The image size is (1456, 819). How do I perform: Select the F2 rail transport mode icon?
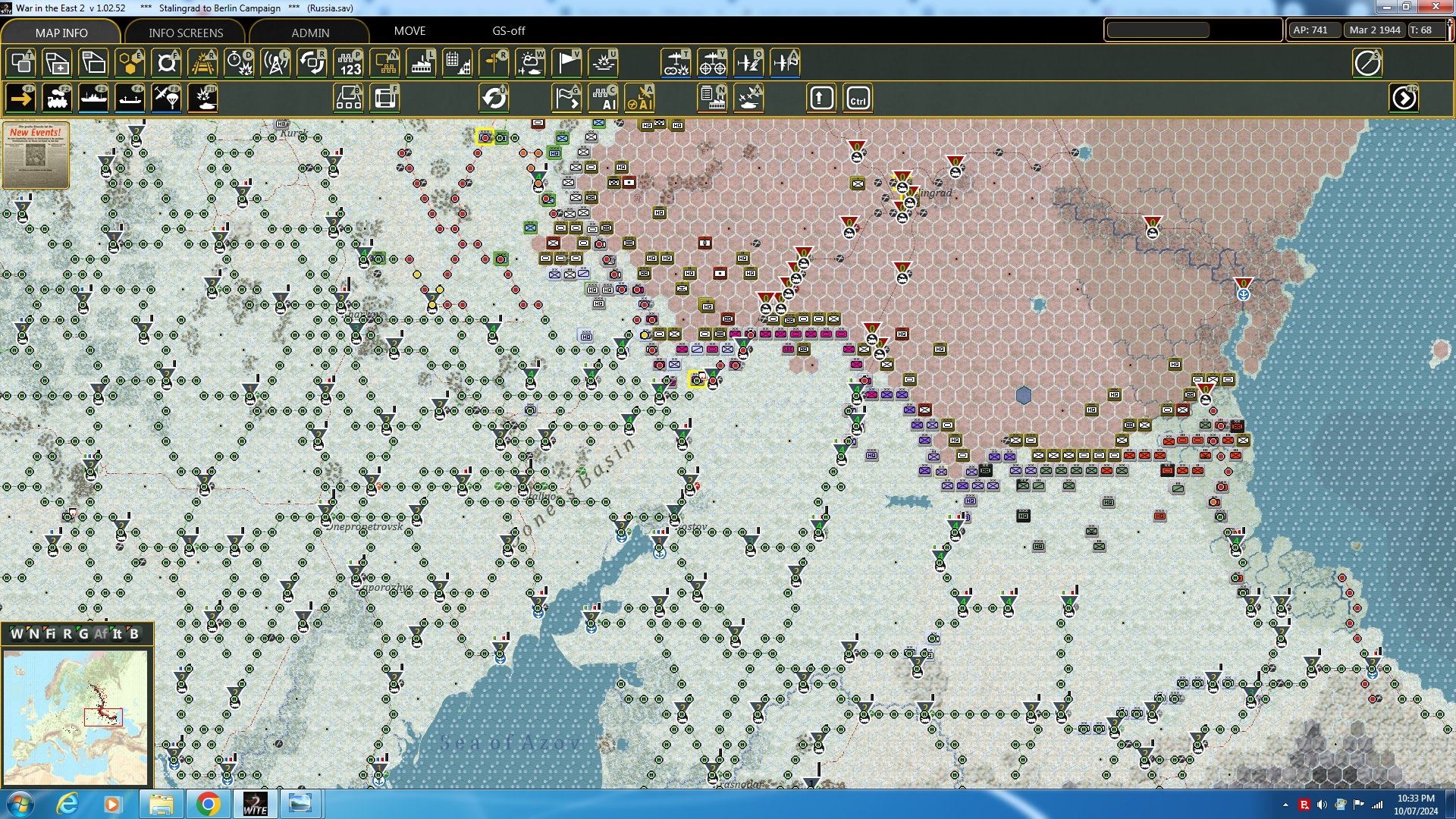58,98
